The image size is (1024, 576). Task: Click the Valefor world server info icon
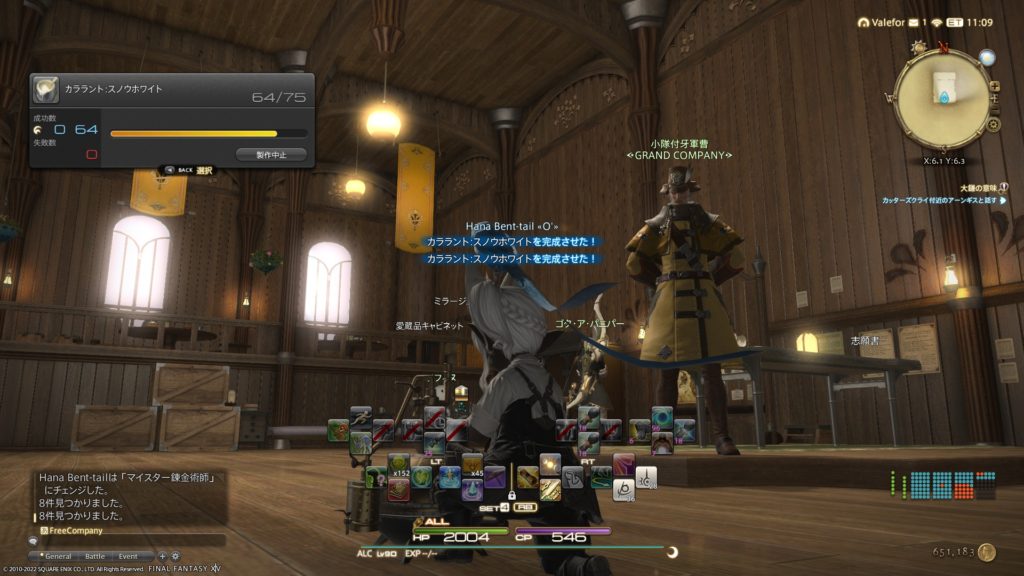point(864,21)
